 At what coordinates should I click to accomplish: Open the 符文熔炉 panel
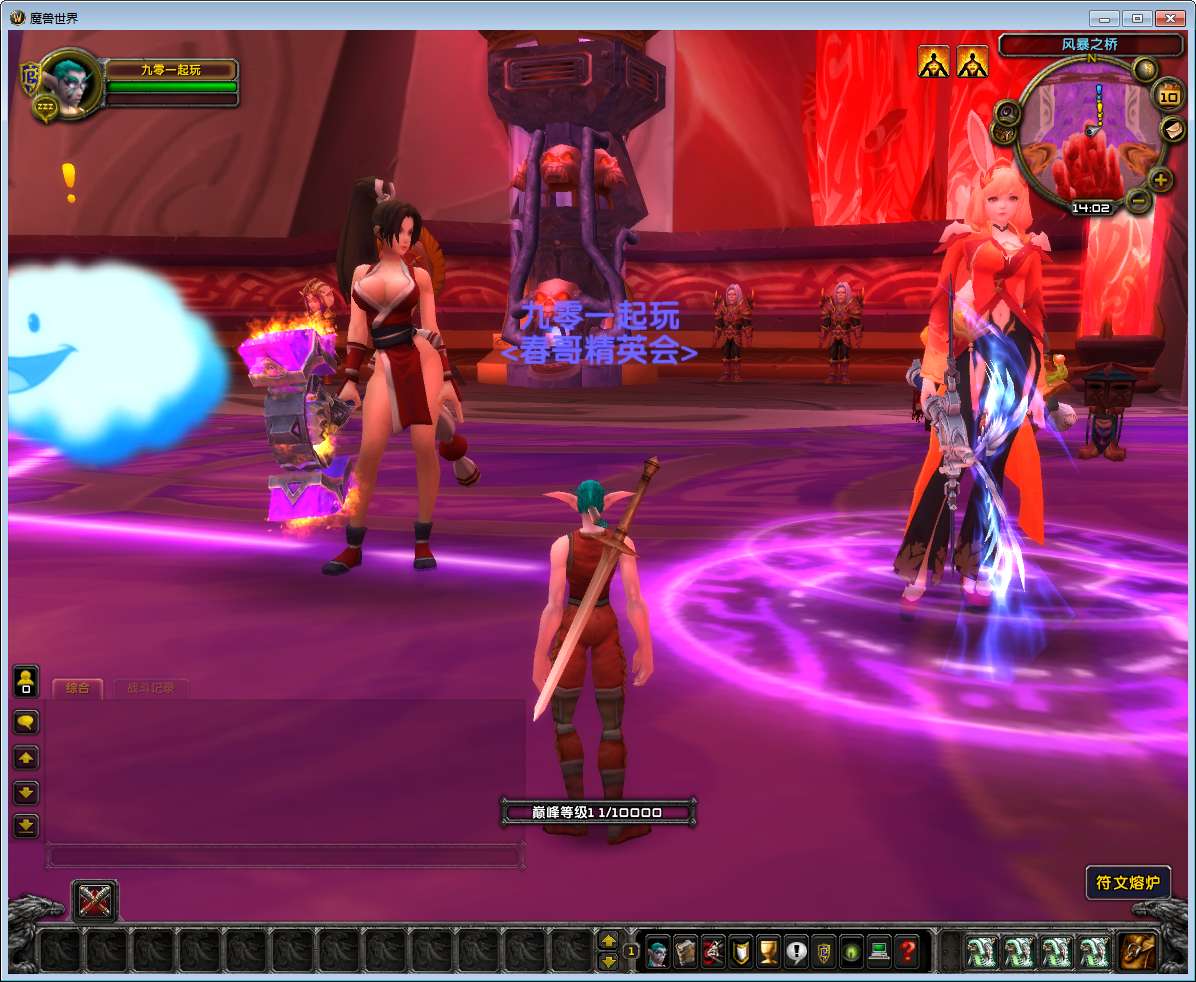[x=1128, y=883]
